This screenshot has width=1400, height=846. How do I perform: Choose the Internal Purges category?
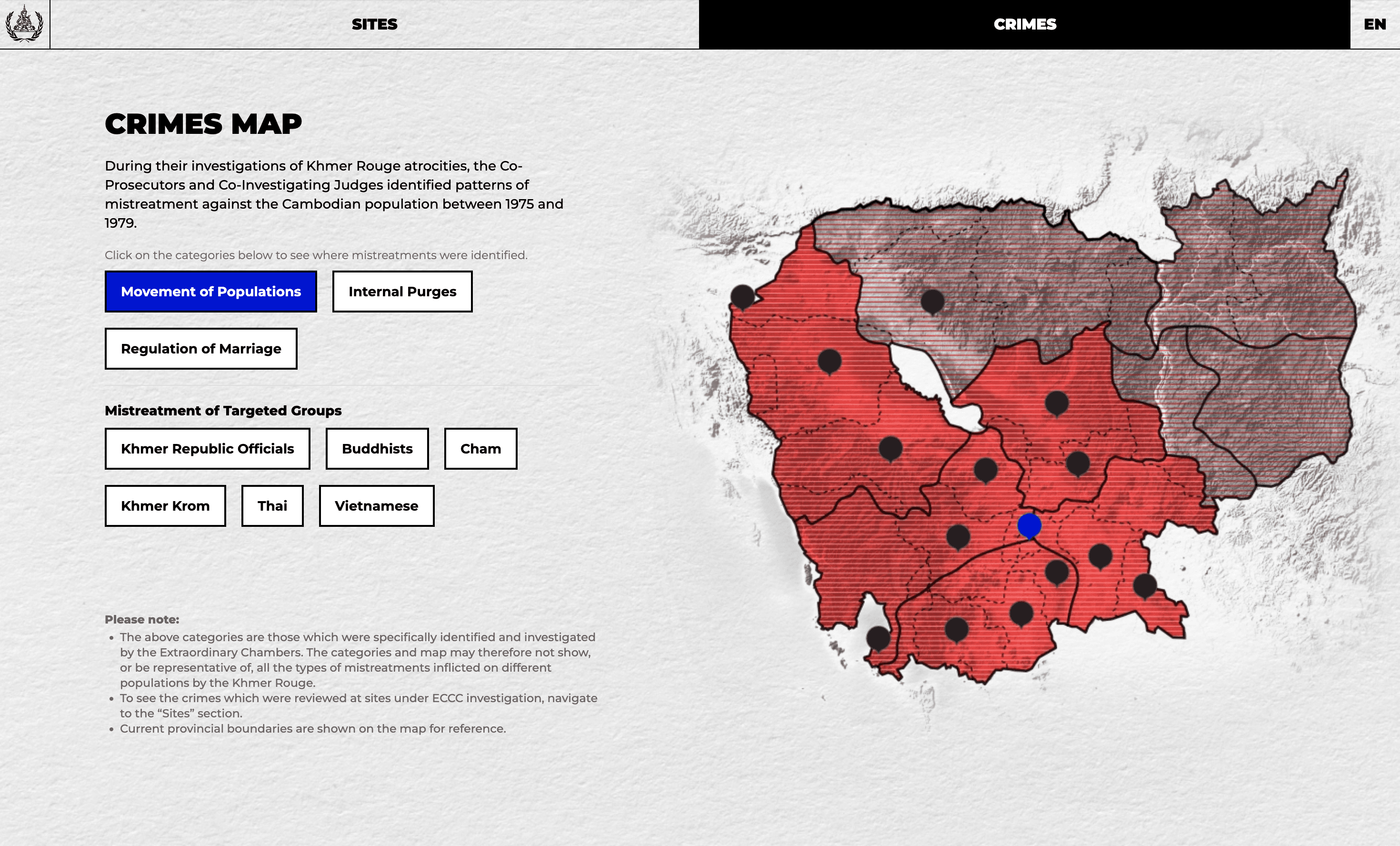[402, 292]
